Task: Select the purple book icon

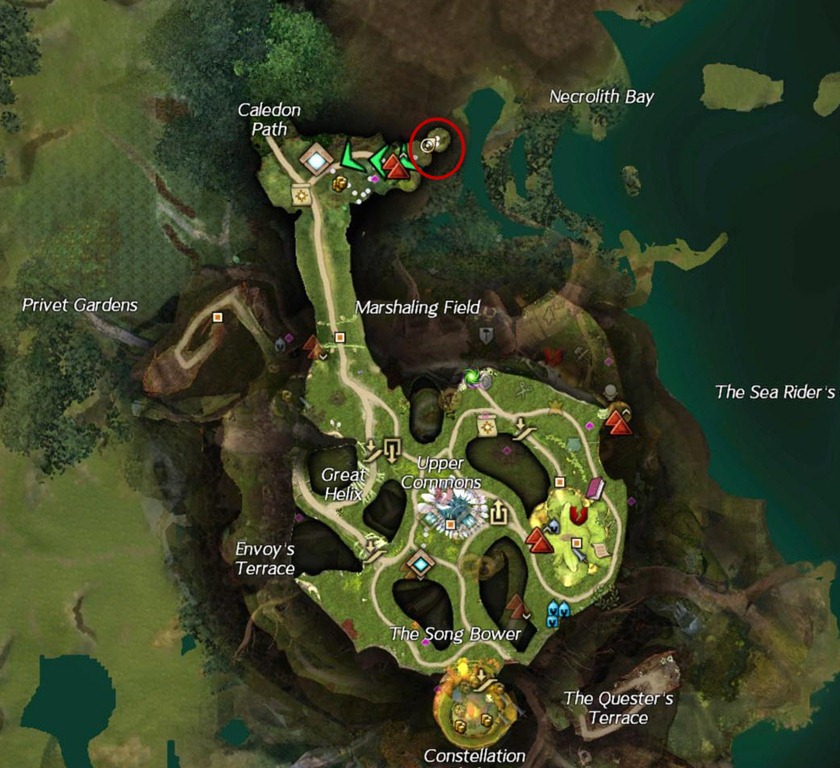Action: coord(595,489)
